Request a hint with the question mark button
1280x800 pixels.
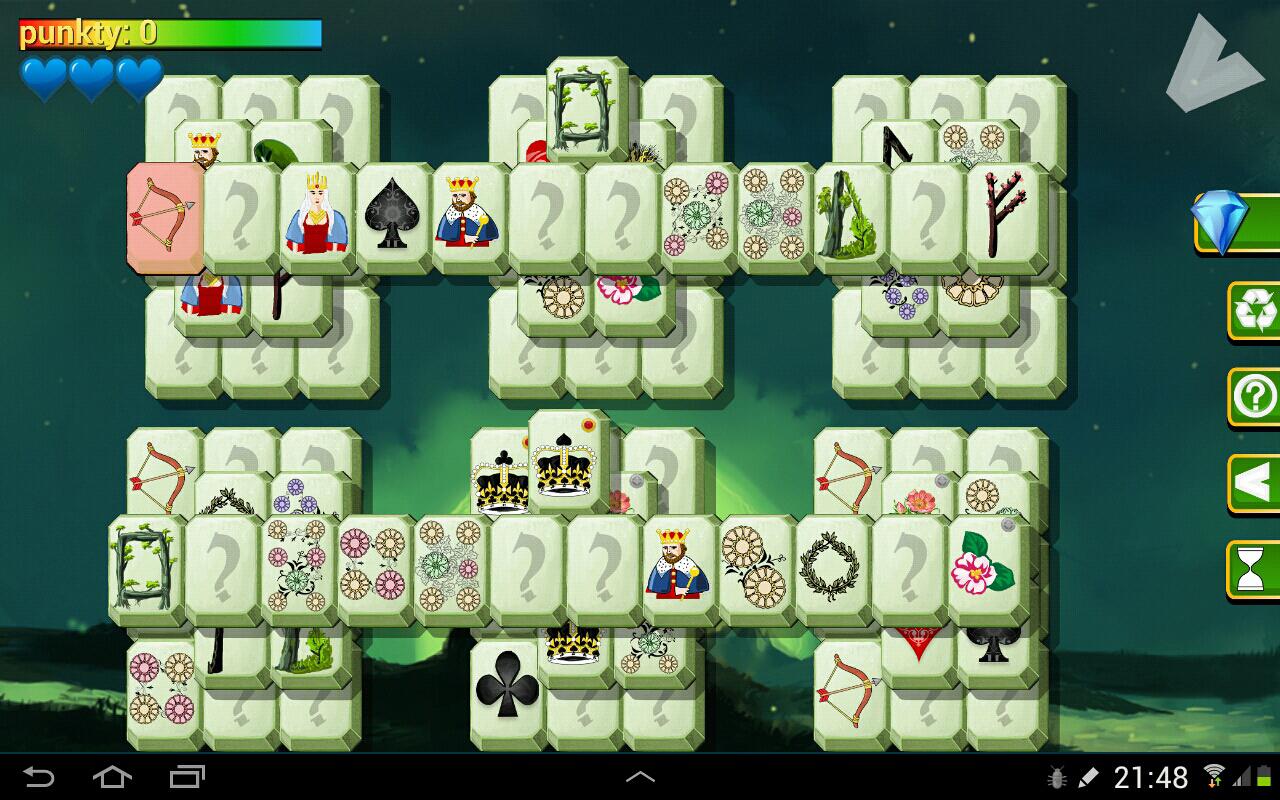1254,398
